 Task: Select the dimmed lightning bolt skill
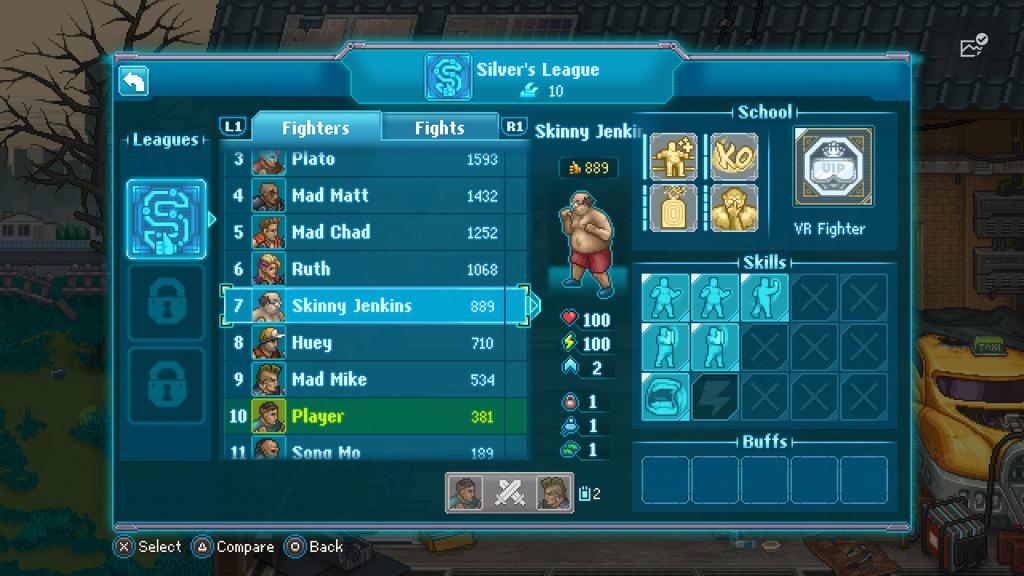tap(715, 396)
